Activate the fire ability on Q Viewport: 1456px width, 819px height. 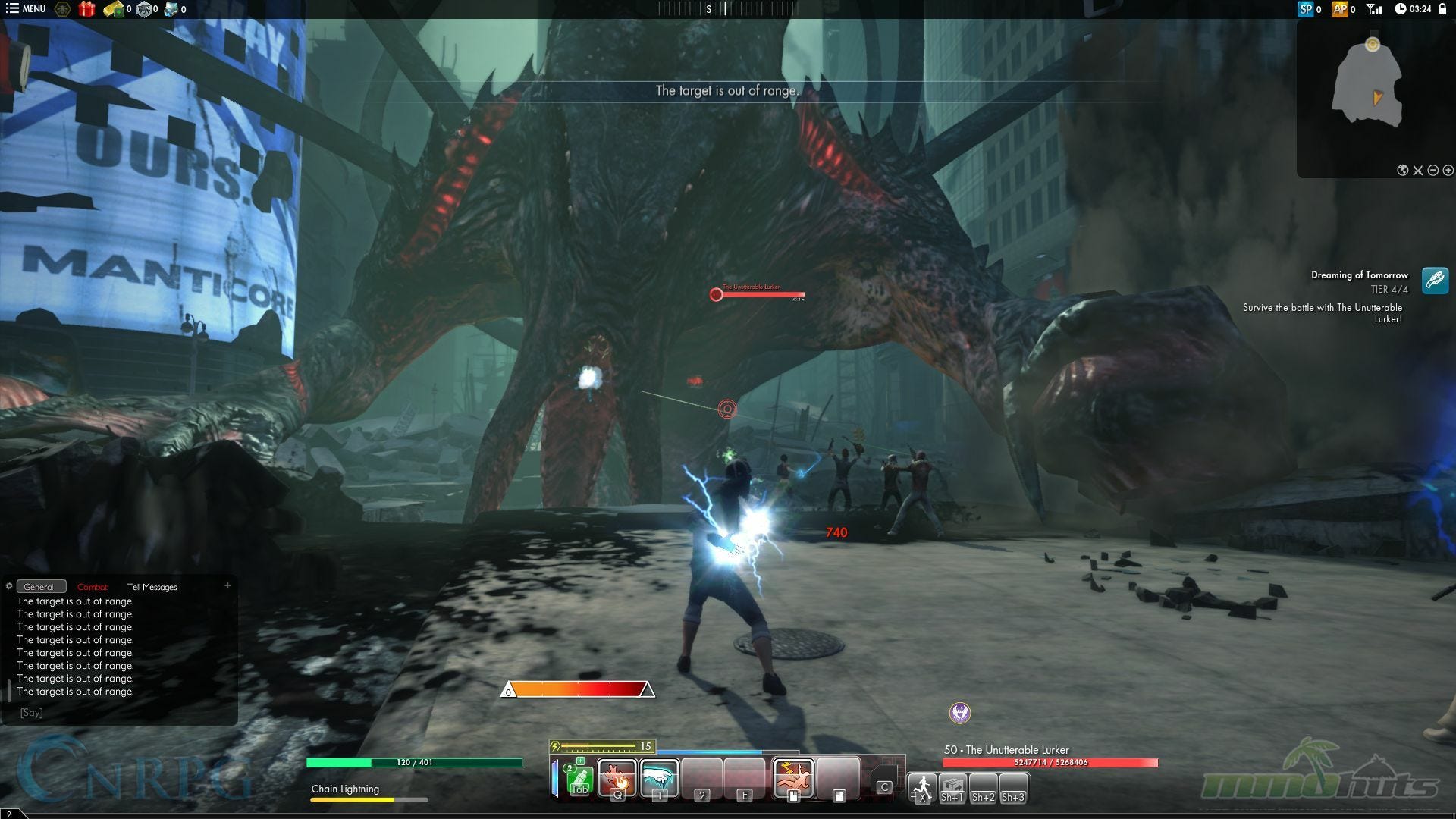tap(617, 777)
